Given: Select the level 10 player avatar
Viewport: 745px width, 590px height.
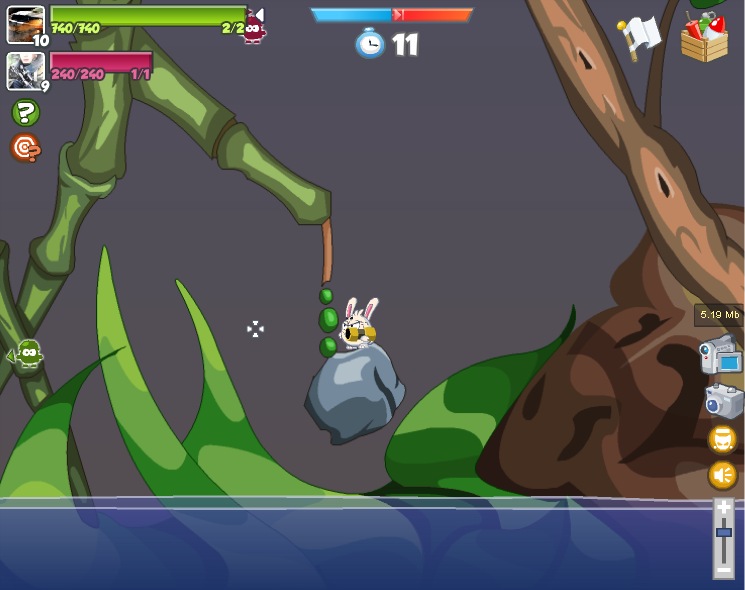Looking at the screenshot, I should (x=25, y=24).
